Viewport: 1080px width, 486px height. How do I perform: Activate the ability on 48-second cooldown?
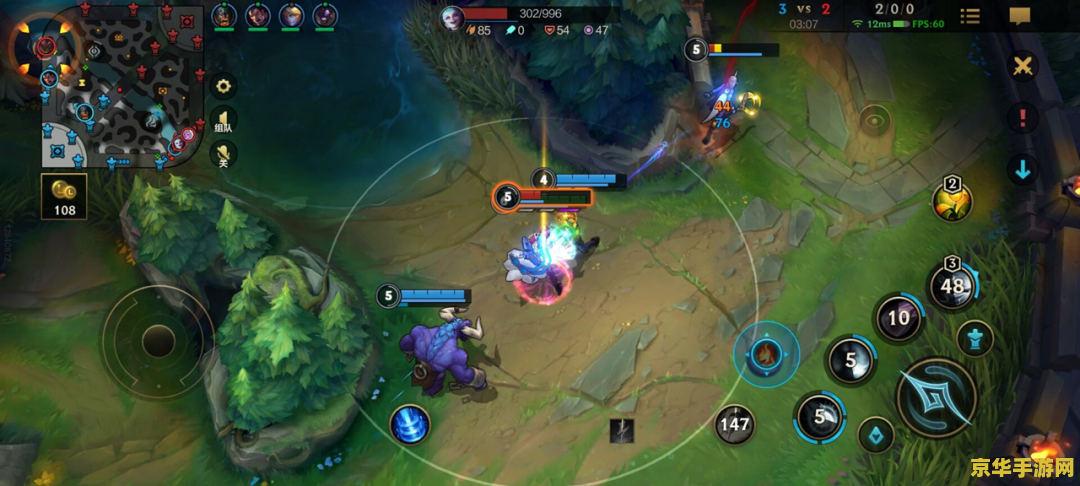tap(951, 287)
